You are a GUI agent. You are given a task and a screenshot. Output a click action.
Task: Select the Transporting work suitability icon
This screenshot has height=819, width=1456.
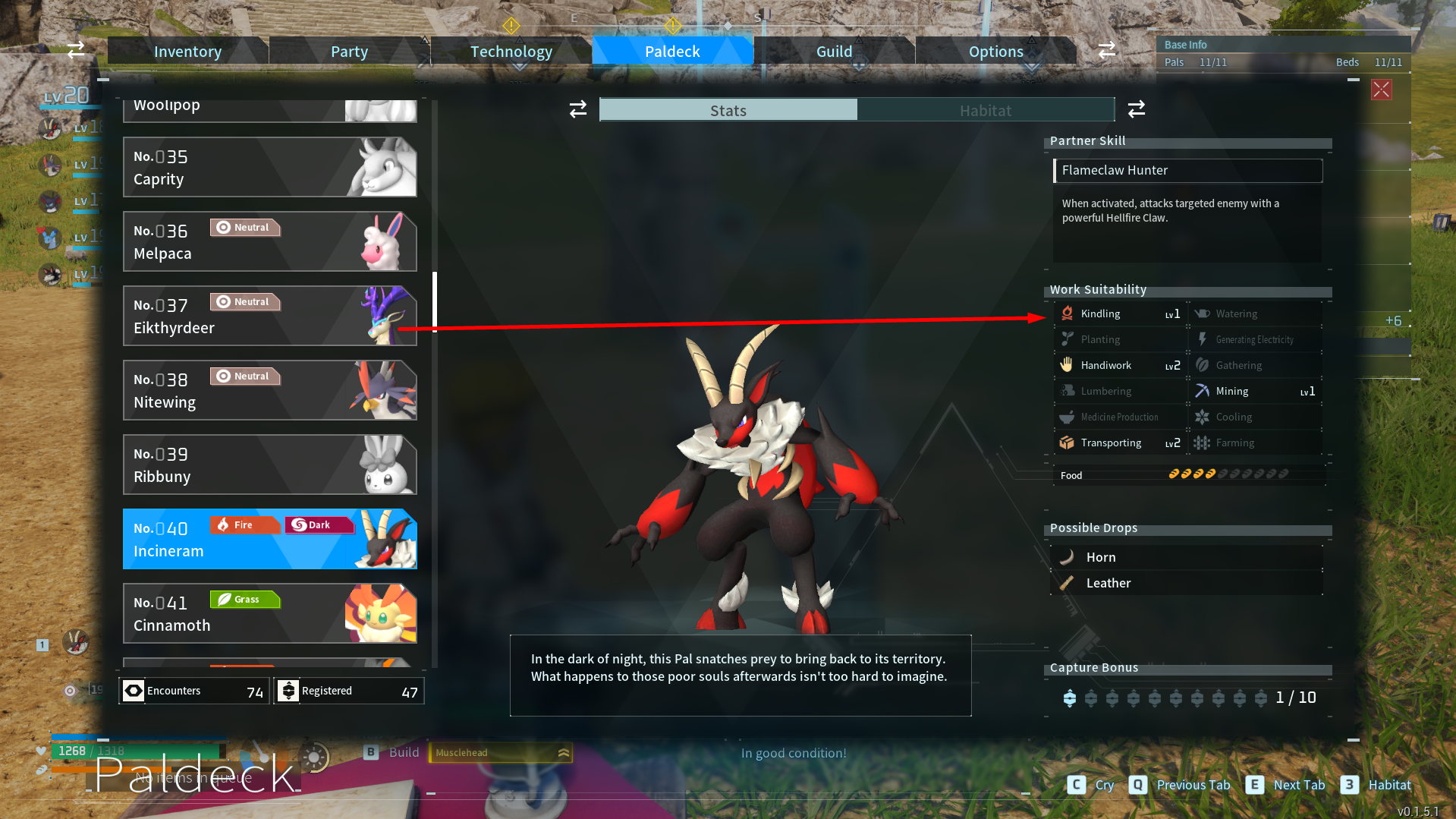1068,443
